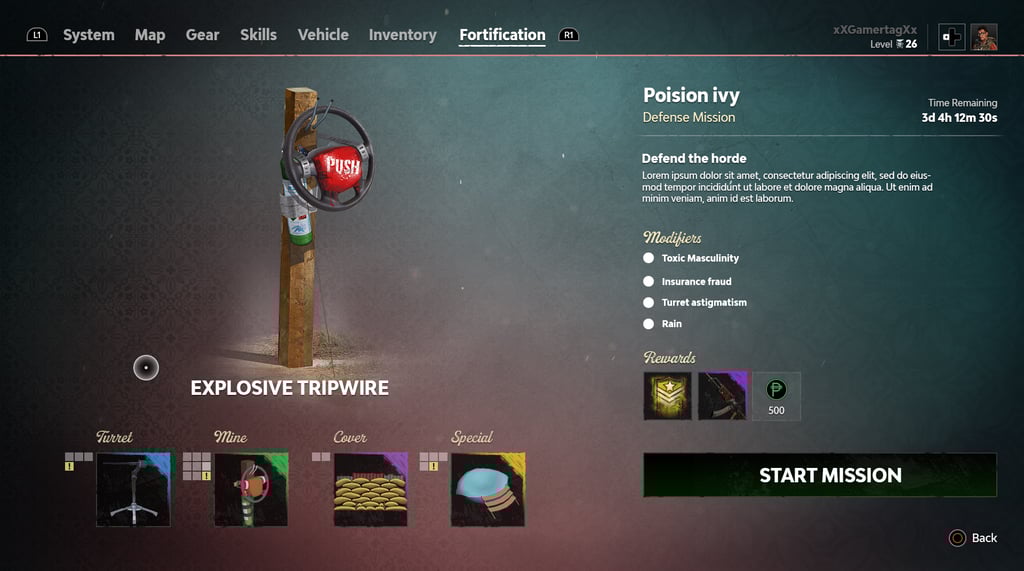The height and width of the screenshot is (571, 1024).
Task: Toggle the Toxic Masculinity modifier
Action: 648,258
